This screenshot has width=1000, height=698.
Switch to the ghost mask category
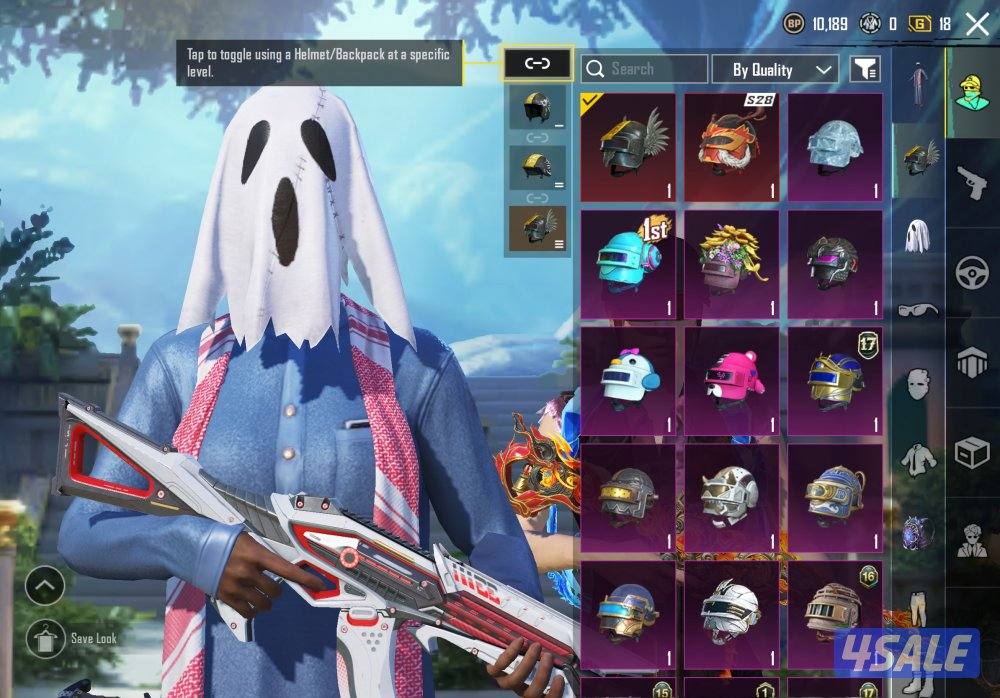pyautogui.click(x=918, y=235)
